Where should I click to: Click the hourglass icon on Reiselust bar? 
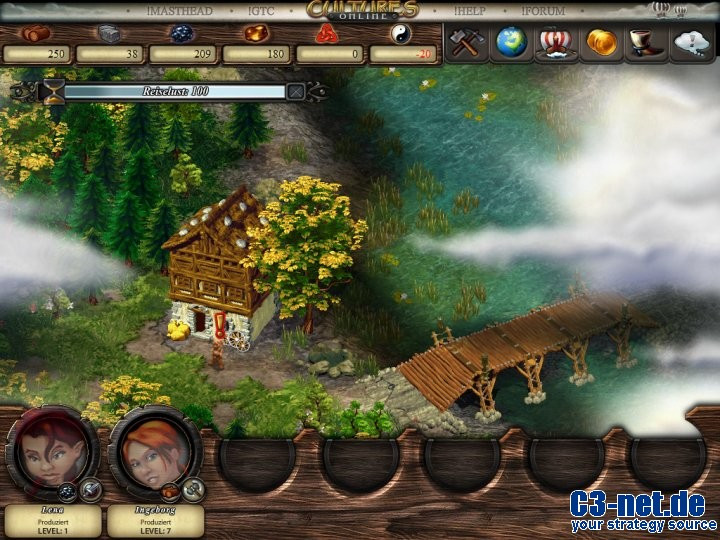point(52,91)
